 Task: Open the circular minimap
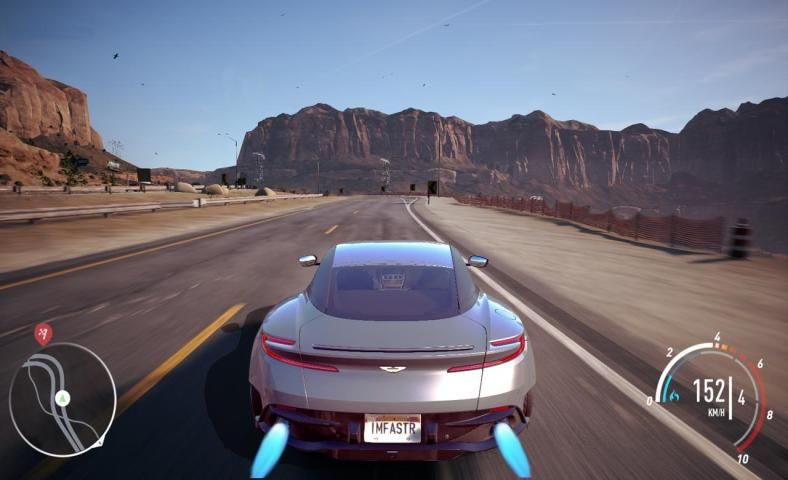click(62, 400)
